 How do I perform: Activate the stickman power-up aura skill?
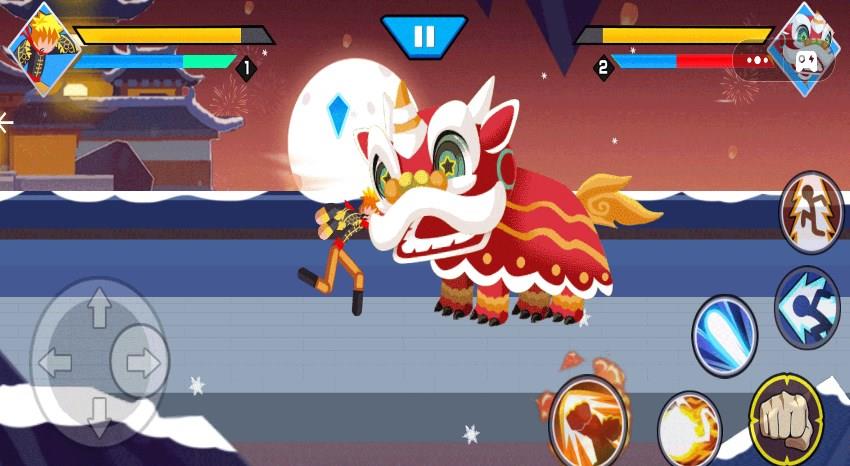click(810, 211)
